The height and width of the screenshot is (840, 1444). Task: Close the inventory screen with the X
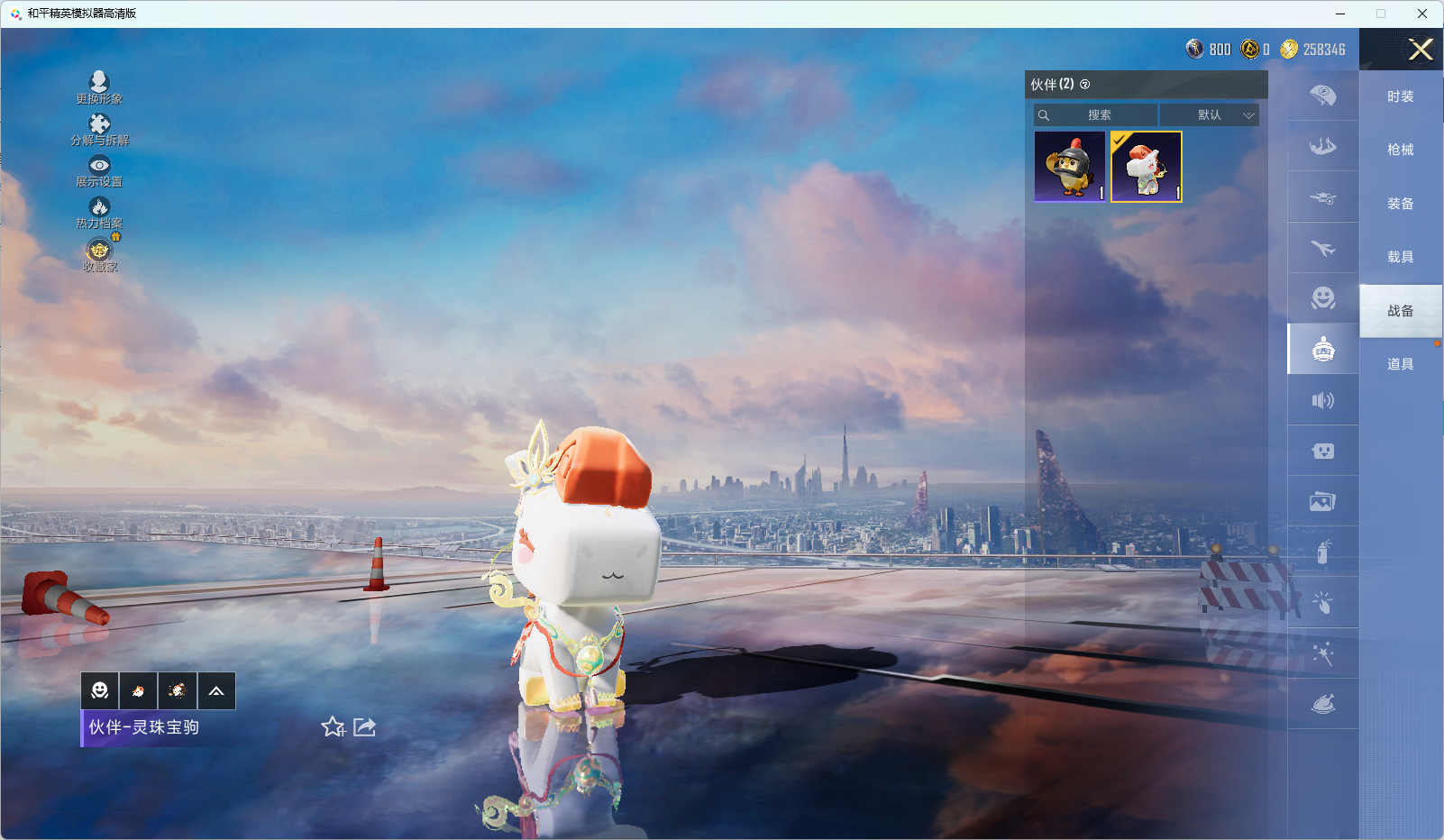coord(1421,50)
